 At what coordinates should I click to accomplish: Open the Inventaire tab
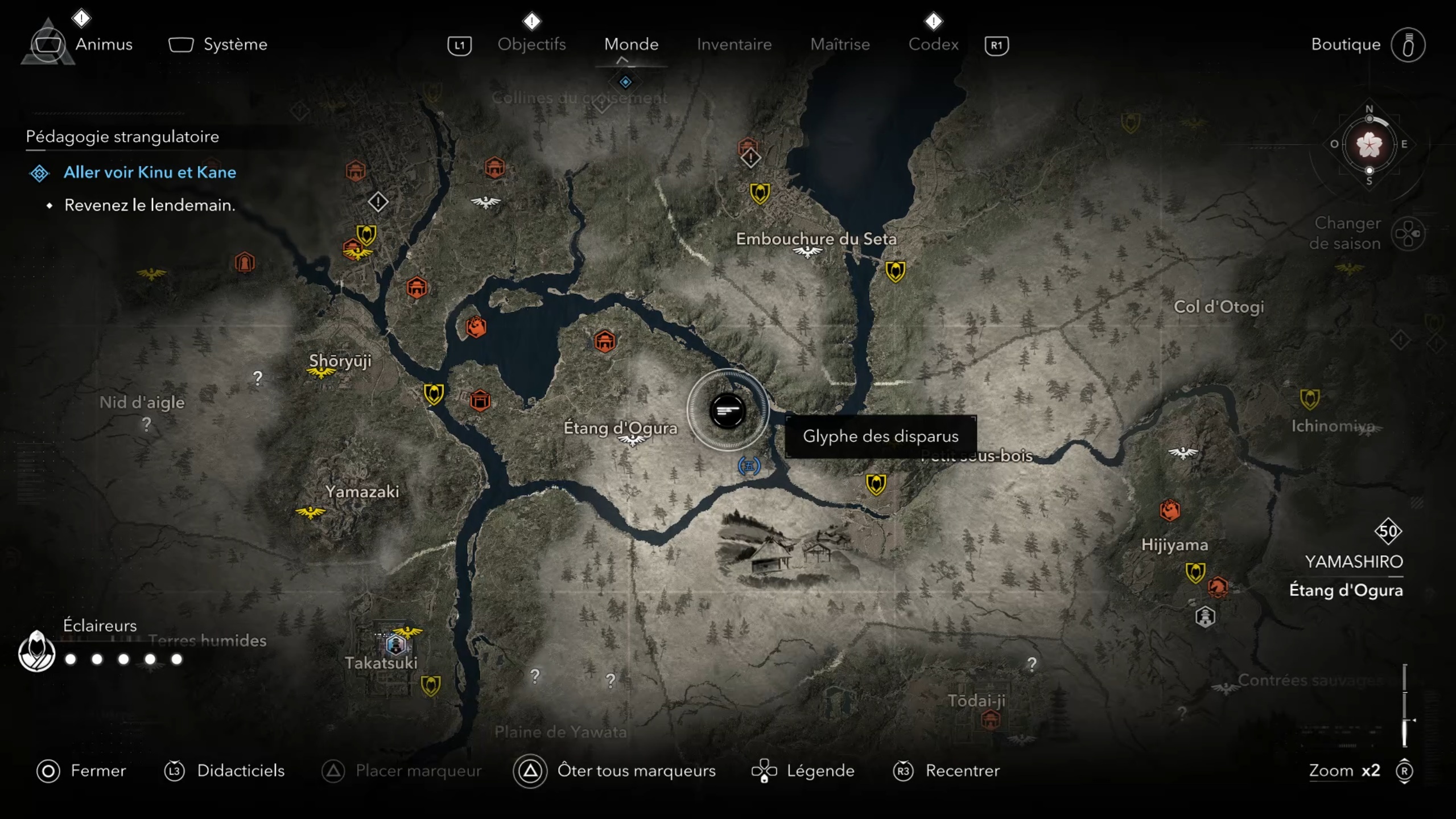[734, 44]
